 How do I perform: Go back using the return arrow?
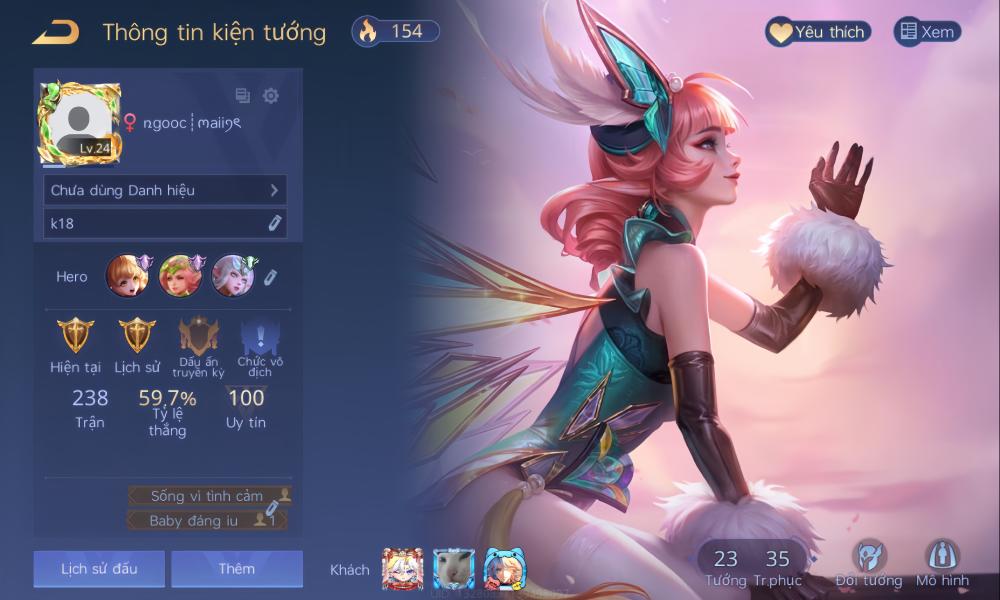55,32
